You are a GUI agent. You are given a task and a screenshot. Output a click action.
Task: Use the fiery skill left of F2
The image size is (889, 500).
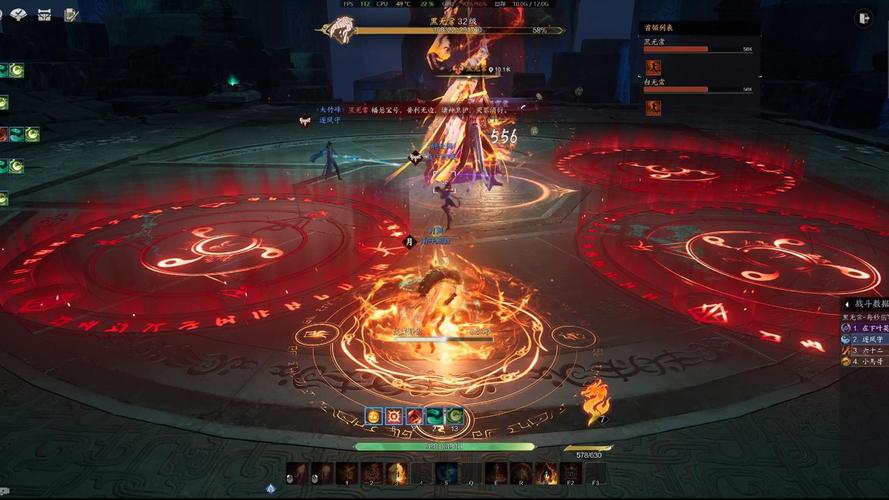click(x=546, y=473)
